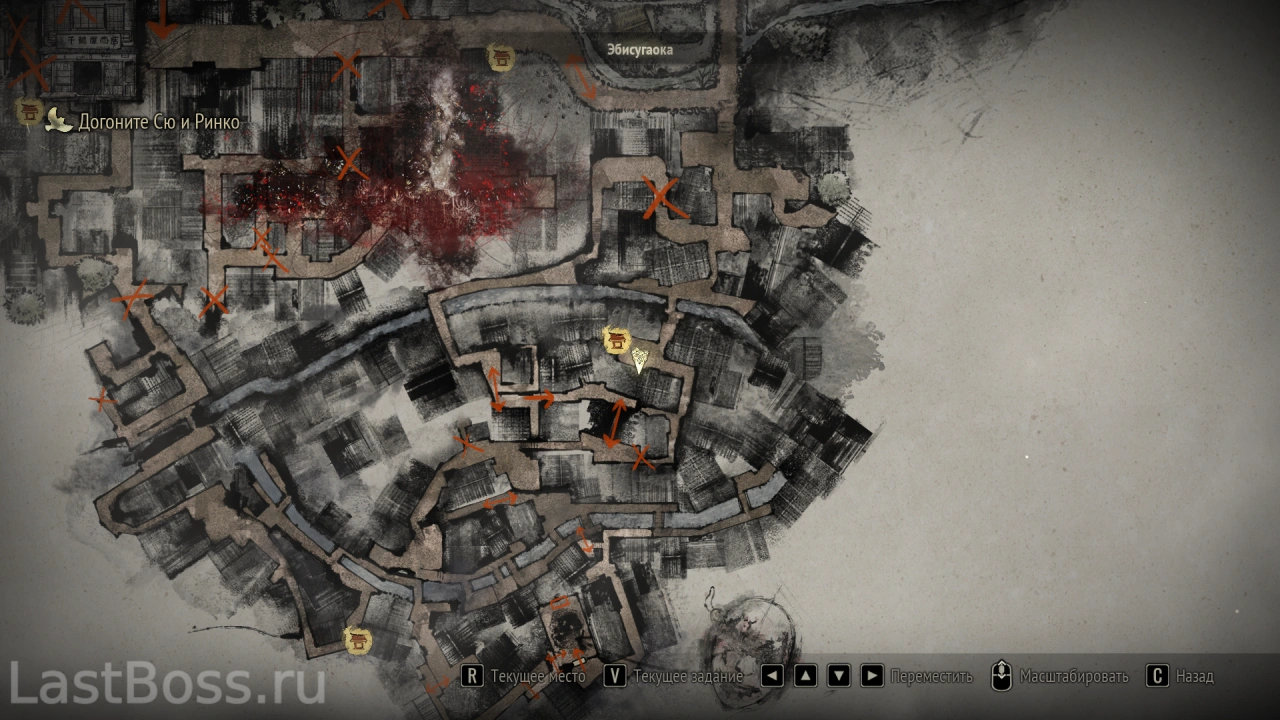Choose the shrine marker beside the player arrow

point(616,341)
